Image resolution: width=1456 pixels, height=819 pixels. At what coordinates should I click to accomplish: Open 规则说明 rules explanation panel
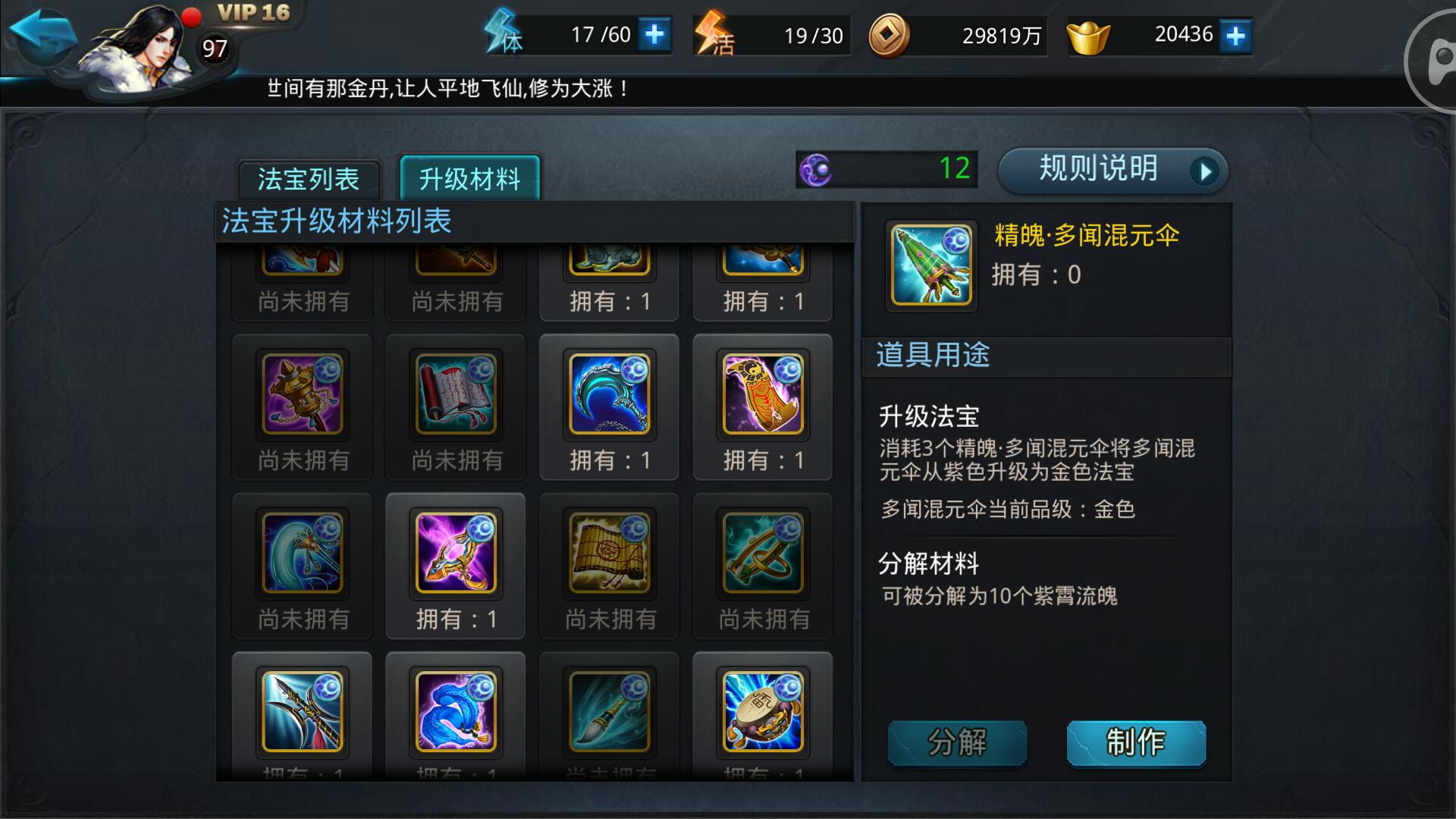(1097, 171)
